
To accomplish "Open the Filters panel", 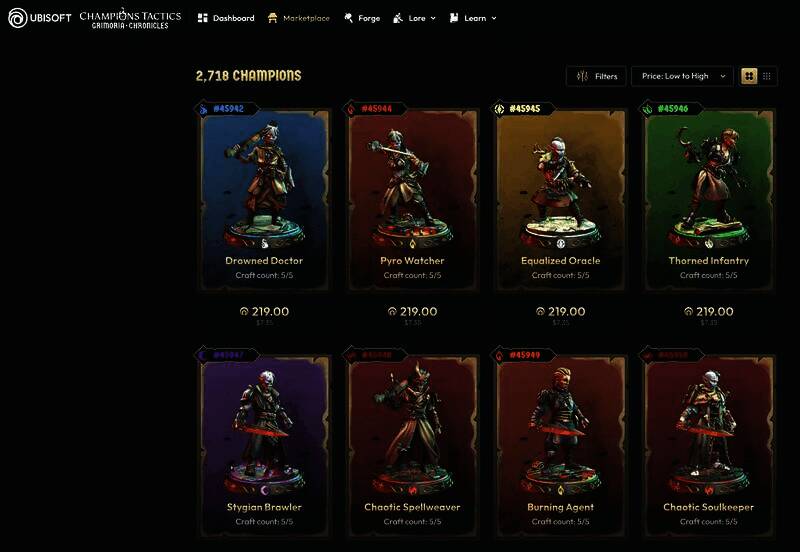I will [597, 76].
